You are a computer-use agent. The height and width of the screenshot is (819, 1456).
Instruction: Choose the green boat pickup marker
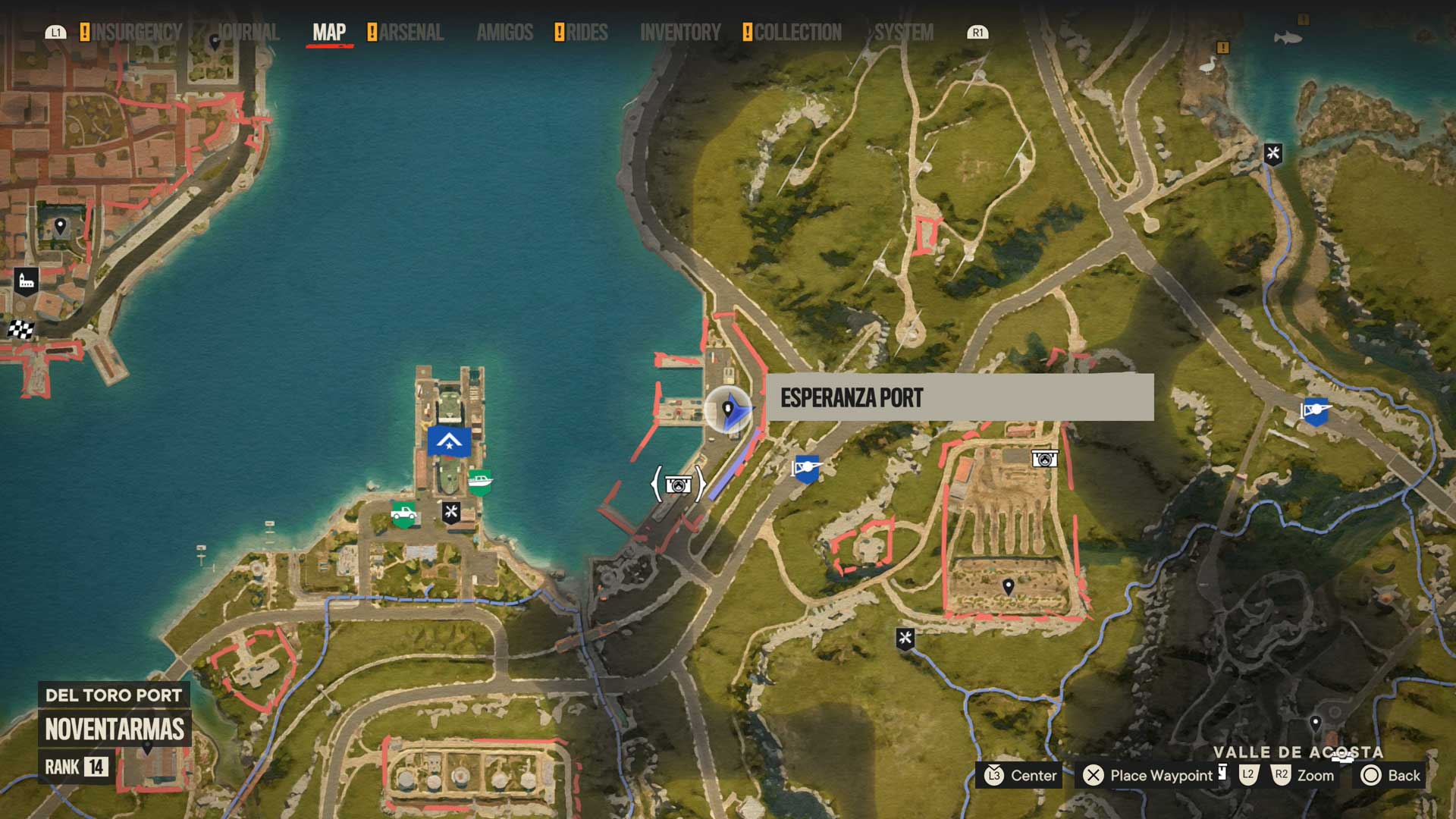(x=480, y=481)
